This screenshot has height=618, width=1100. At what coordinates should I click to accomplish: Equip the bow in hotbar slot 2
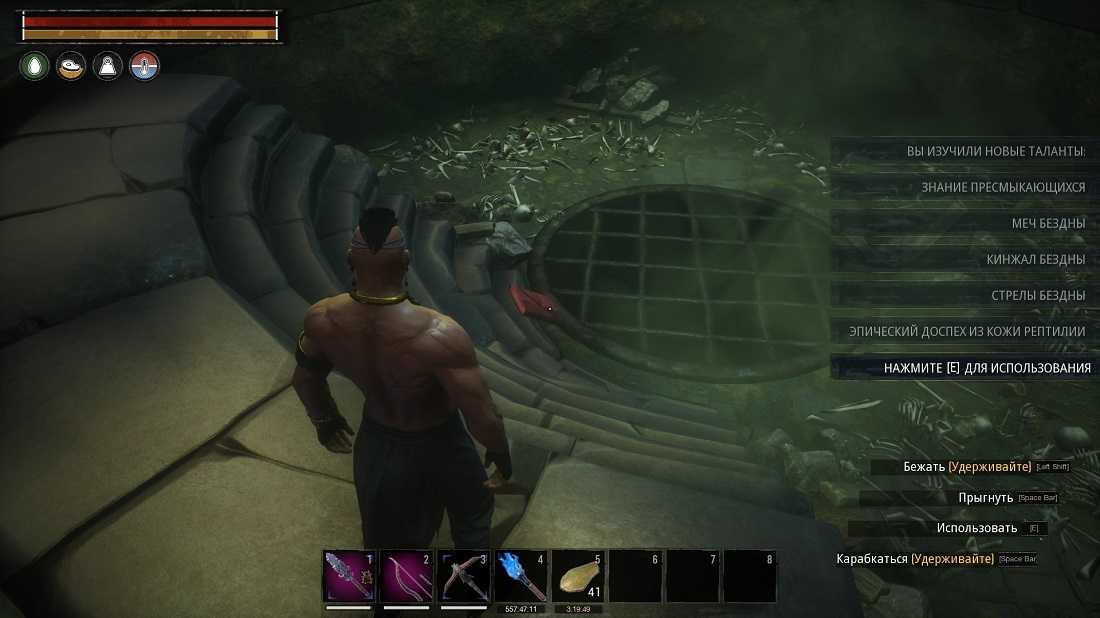tap(407, 576)
